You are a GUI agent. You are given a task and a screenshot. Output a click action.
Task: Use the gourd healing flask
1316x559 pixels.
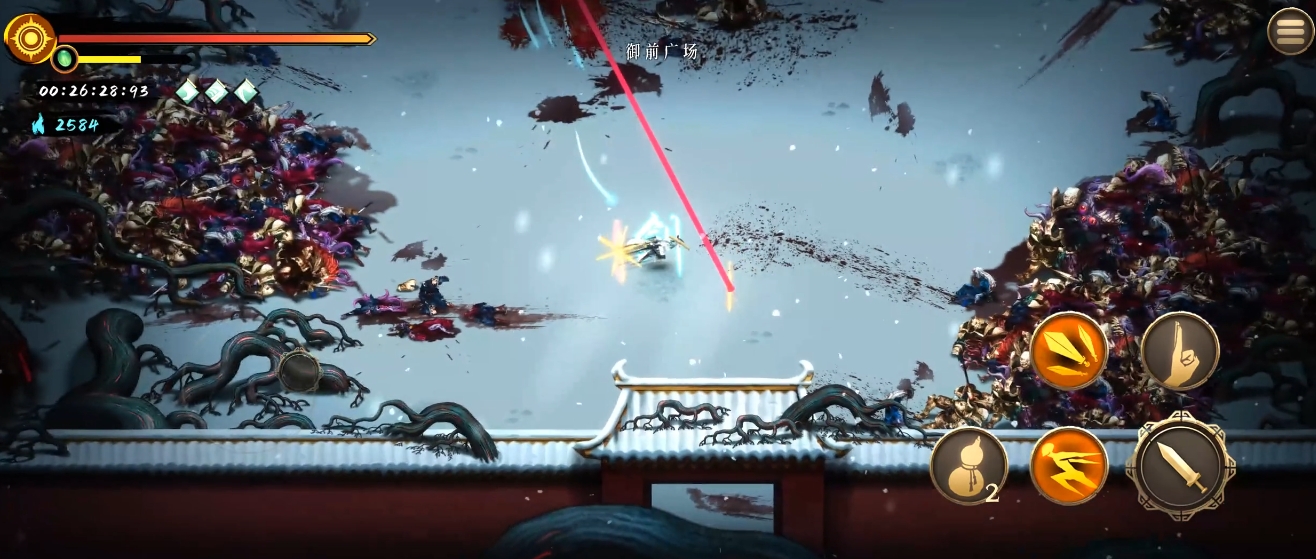967,465
